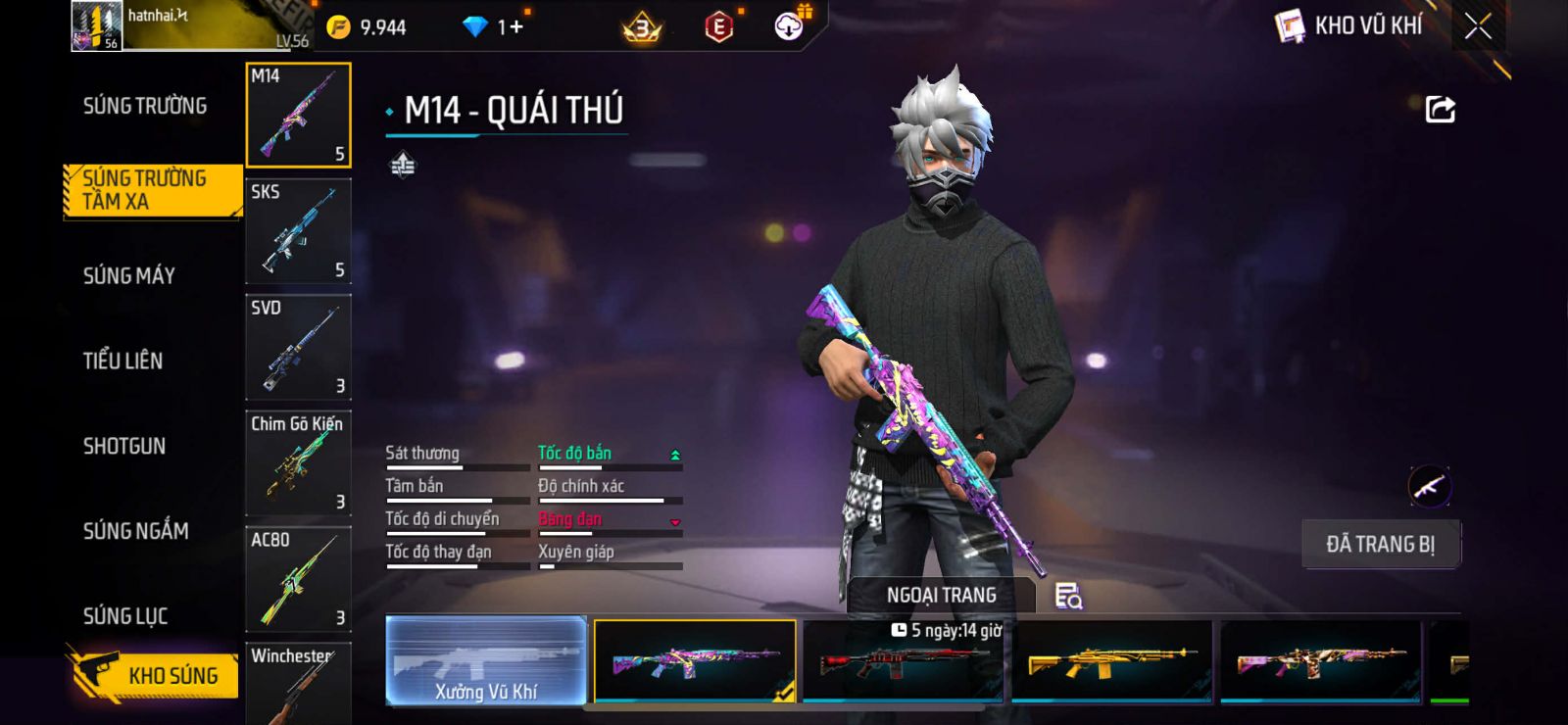This screenshot has width=1568, height=725.
Task: Show the Shotgun category
Action: coord(124,446)
